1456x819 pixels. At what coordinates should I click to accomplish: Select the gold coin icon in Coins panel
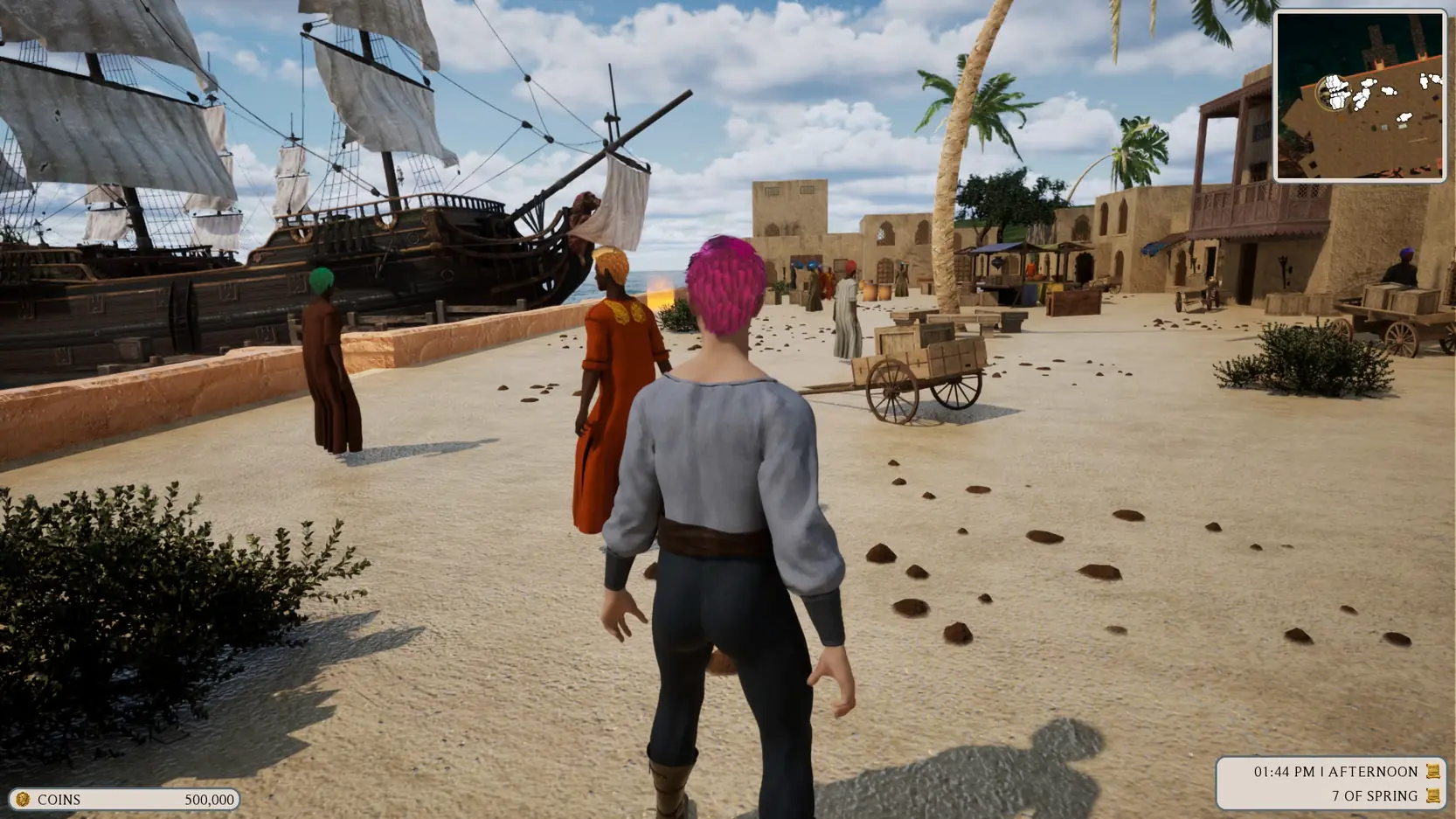tap(23, 799)
